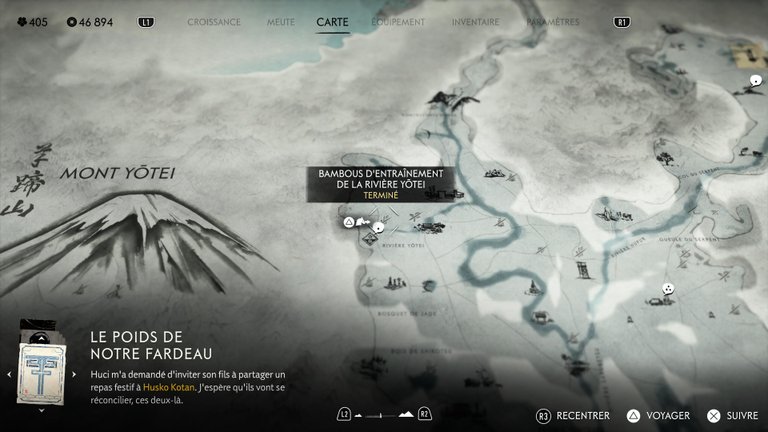This screenshot has width=768, height=432.
Task: Click the Recentrer map option
Action: 573,415
